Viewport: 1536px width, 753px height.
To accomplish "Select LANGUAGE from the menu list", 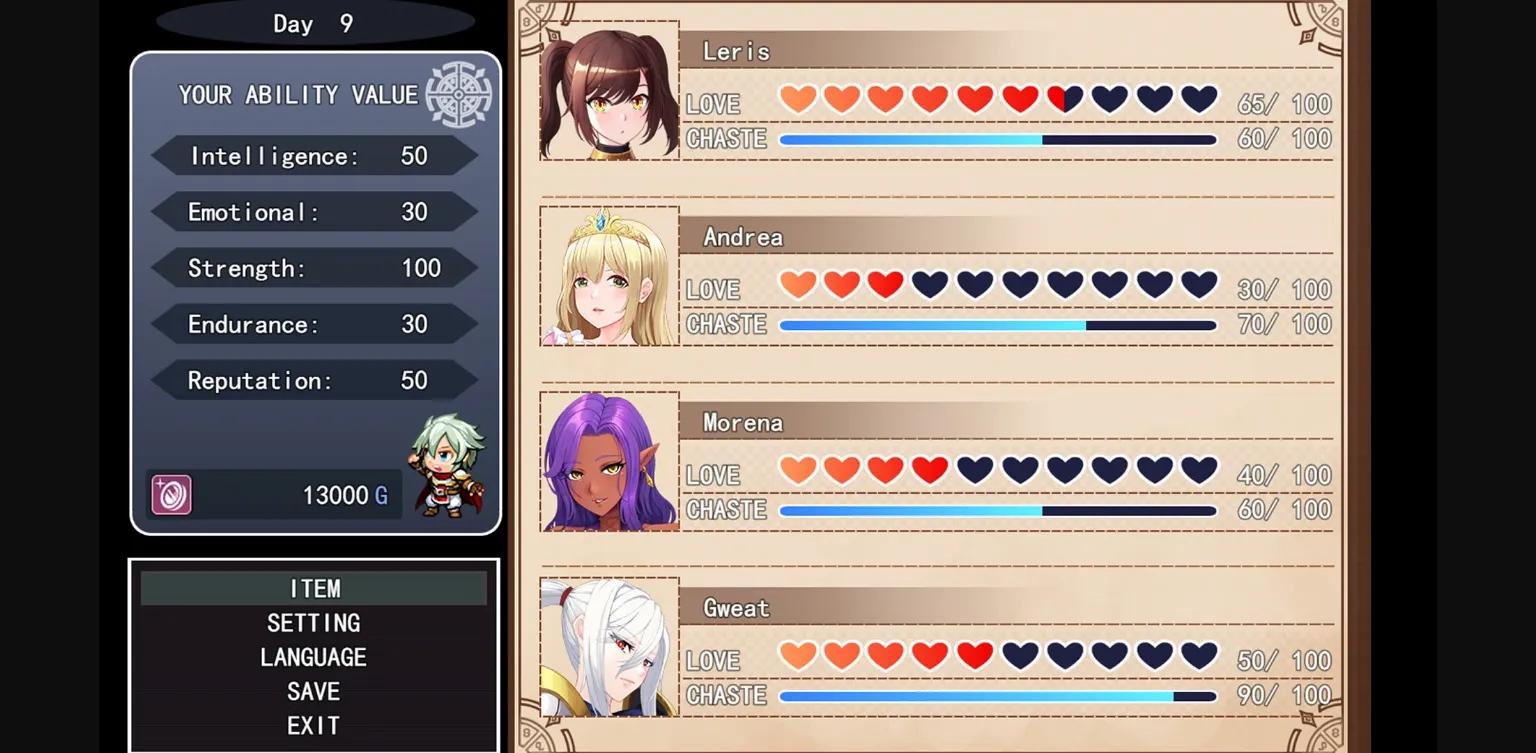I will point(314,657).
